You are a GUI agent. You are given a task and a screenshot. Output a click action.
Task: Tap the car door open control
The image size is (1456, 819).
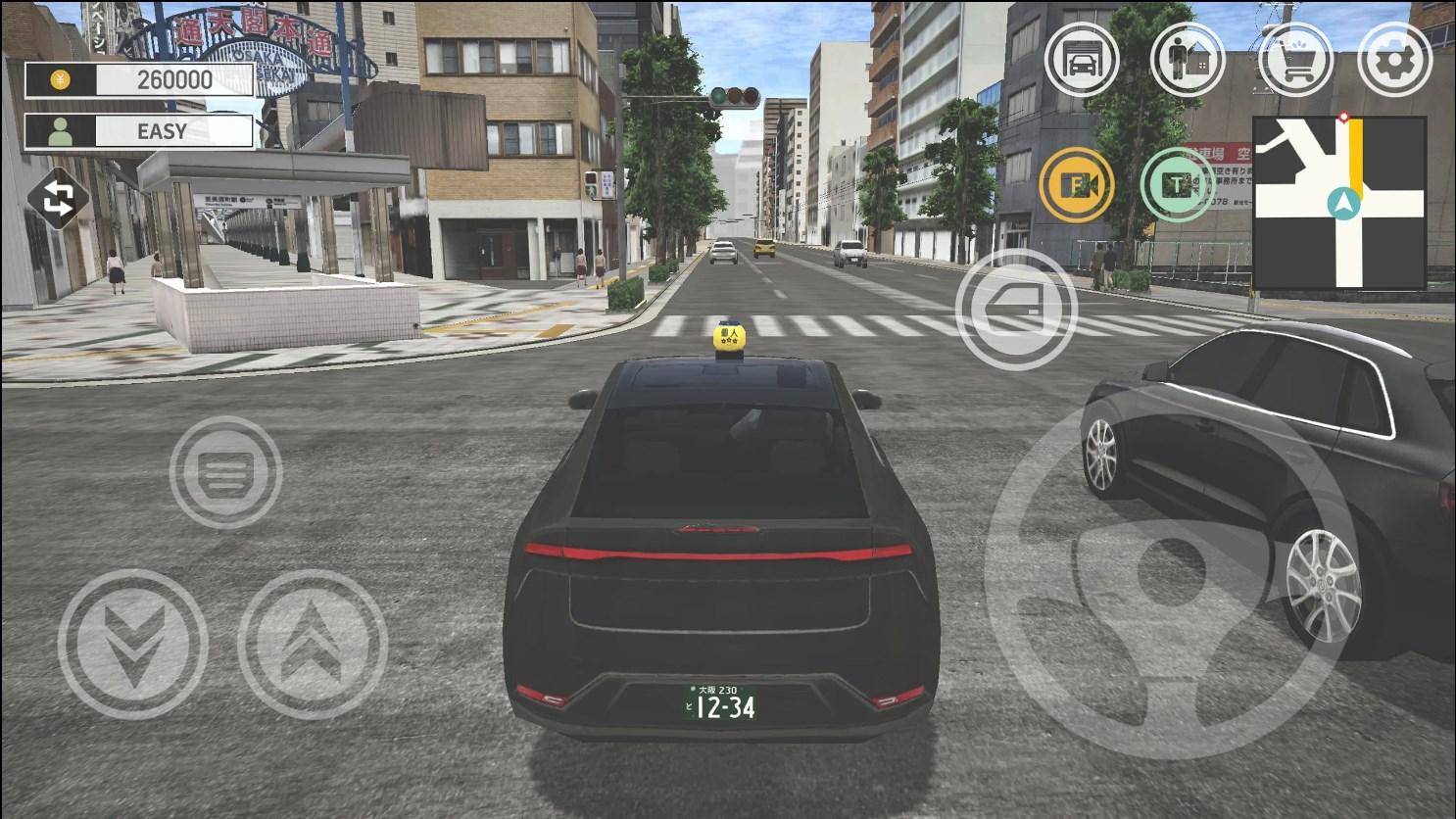tap(1019, 309)
